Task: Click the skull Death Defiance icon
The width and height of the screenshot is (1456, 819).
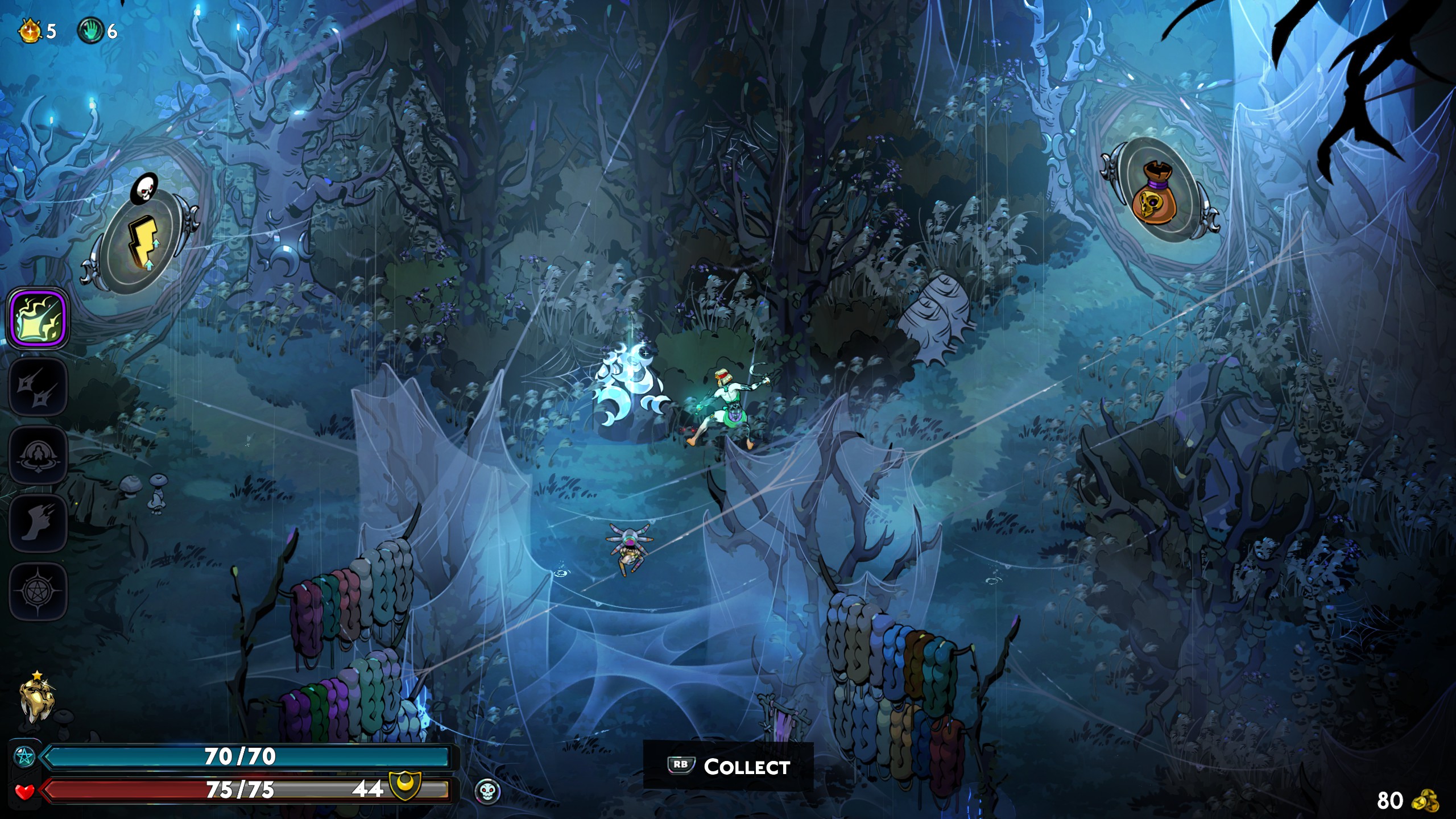Action: 487,791
